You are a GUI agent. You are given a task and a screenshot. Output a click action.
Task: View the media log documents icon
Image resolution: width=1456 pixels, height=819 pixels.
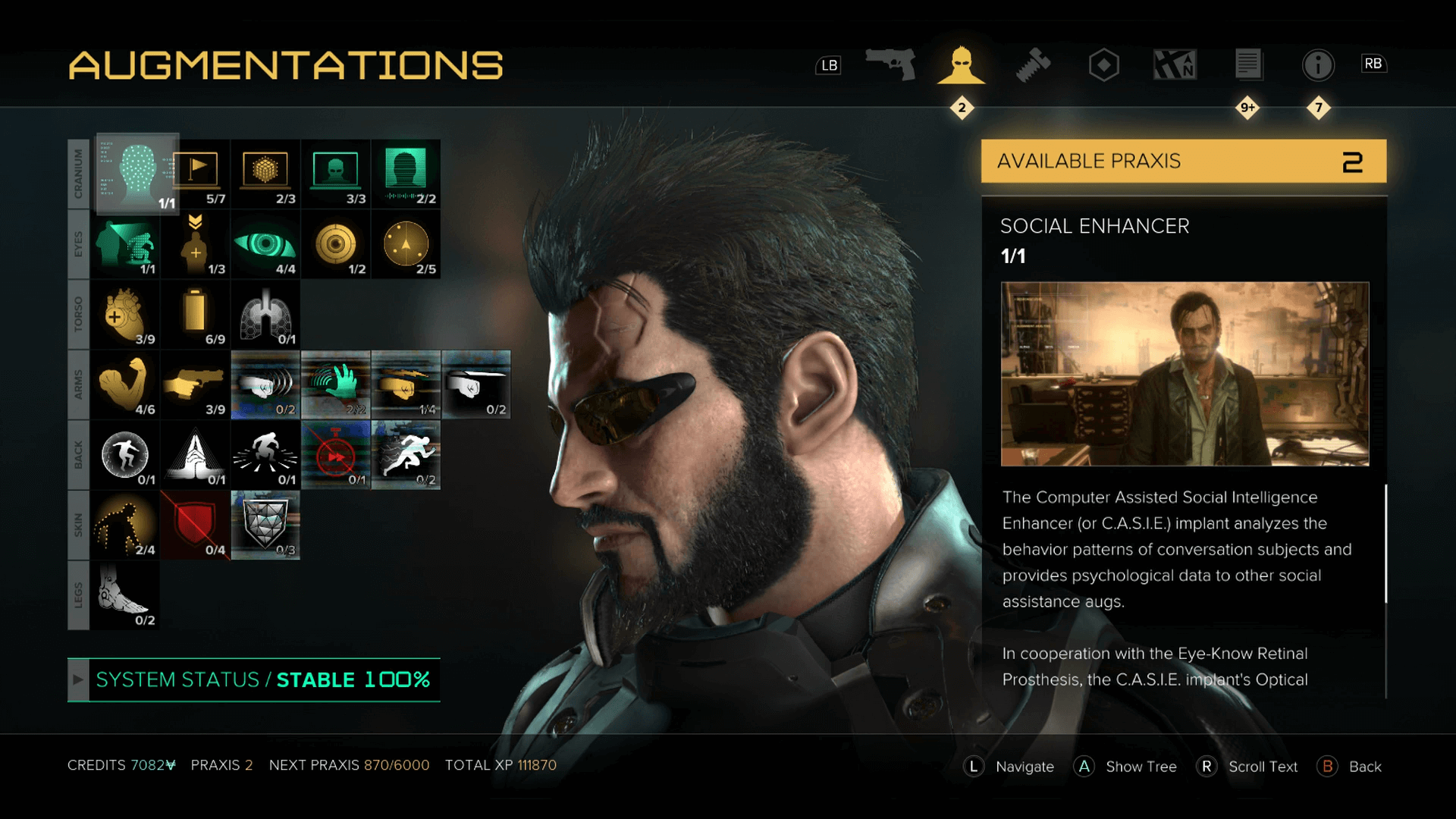click(x=1247, y=64)
